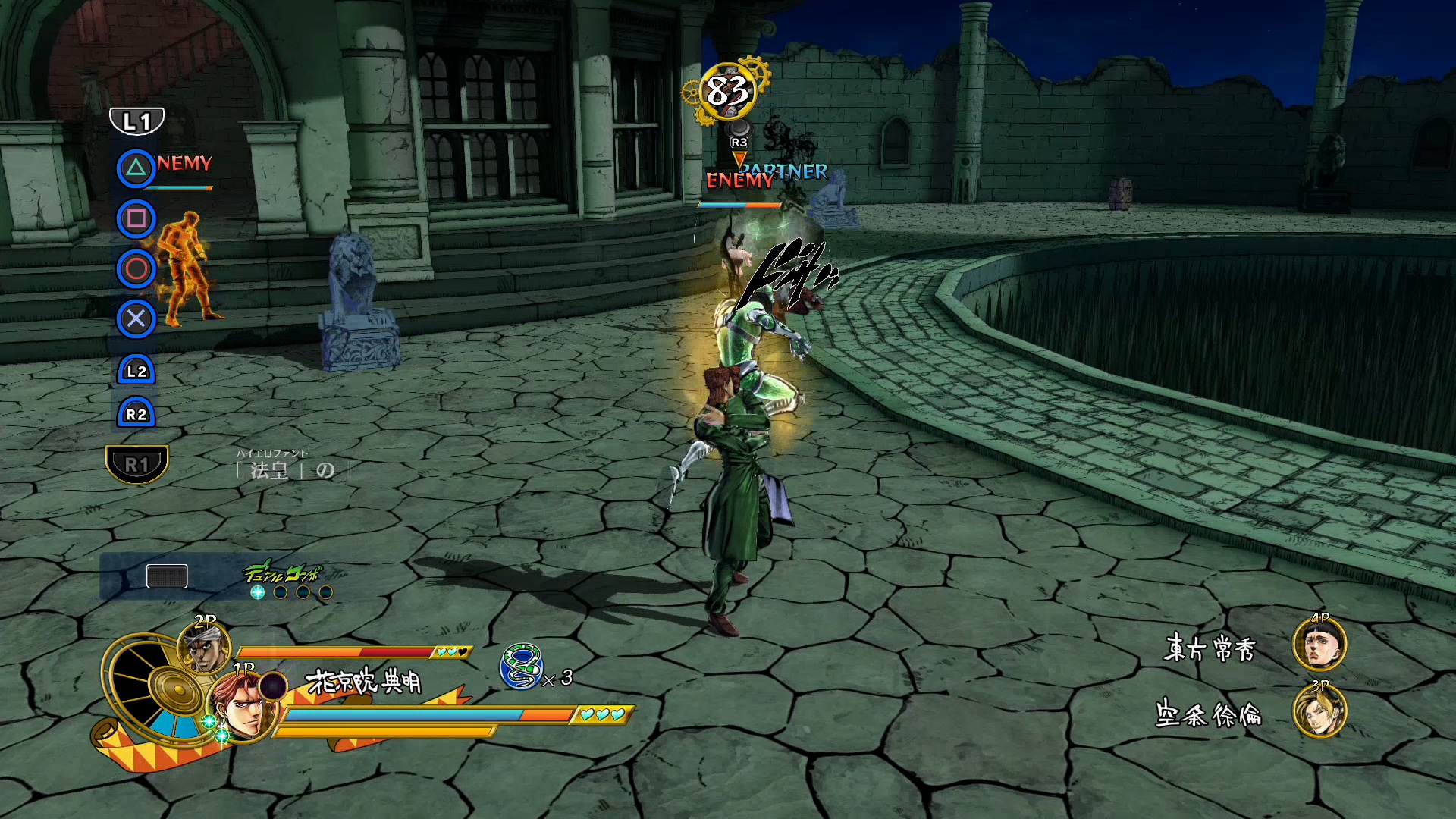Image resolution: width=1456 pixels, height=819 pixels.
Task: Use the blue coiled snake item icon
Action: (521, 666)
